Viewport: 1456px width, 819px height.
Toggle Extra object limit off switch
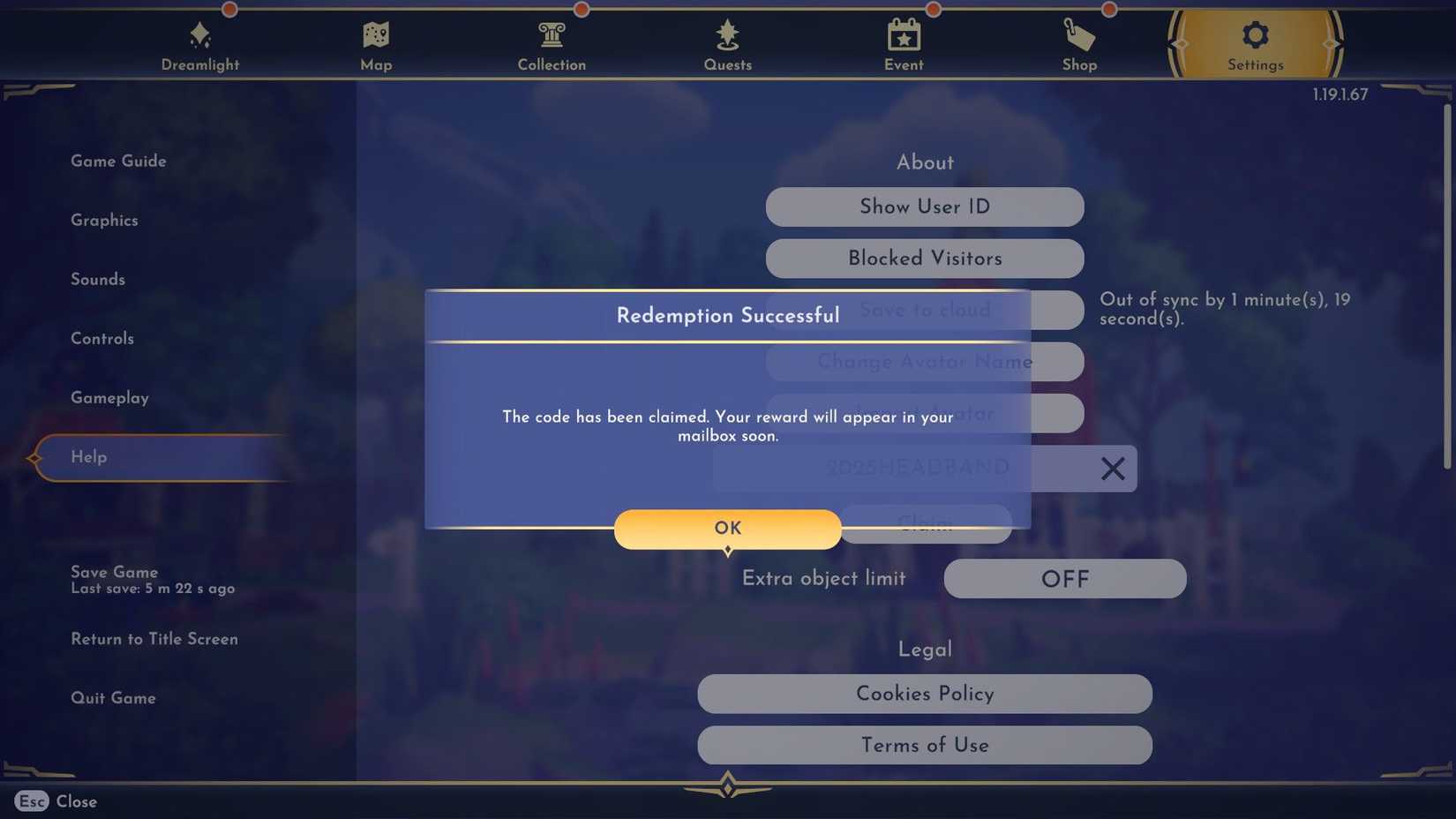click(1064, 579)
